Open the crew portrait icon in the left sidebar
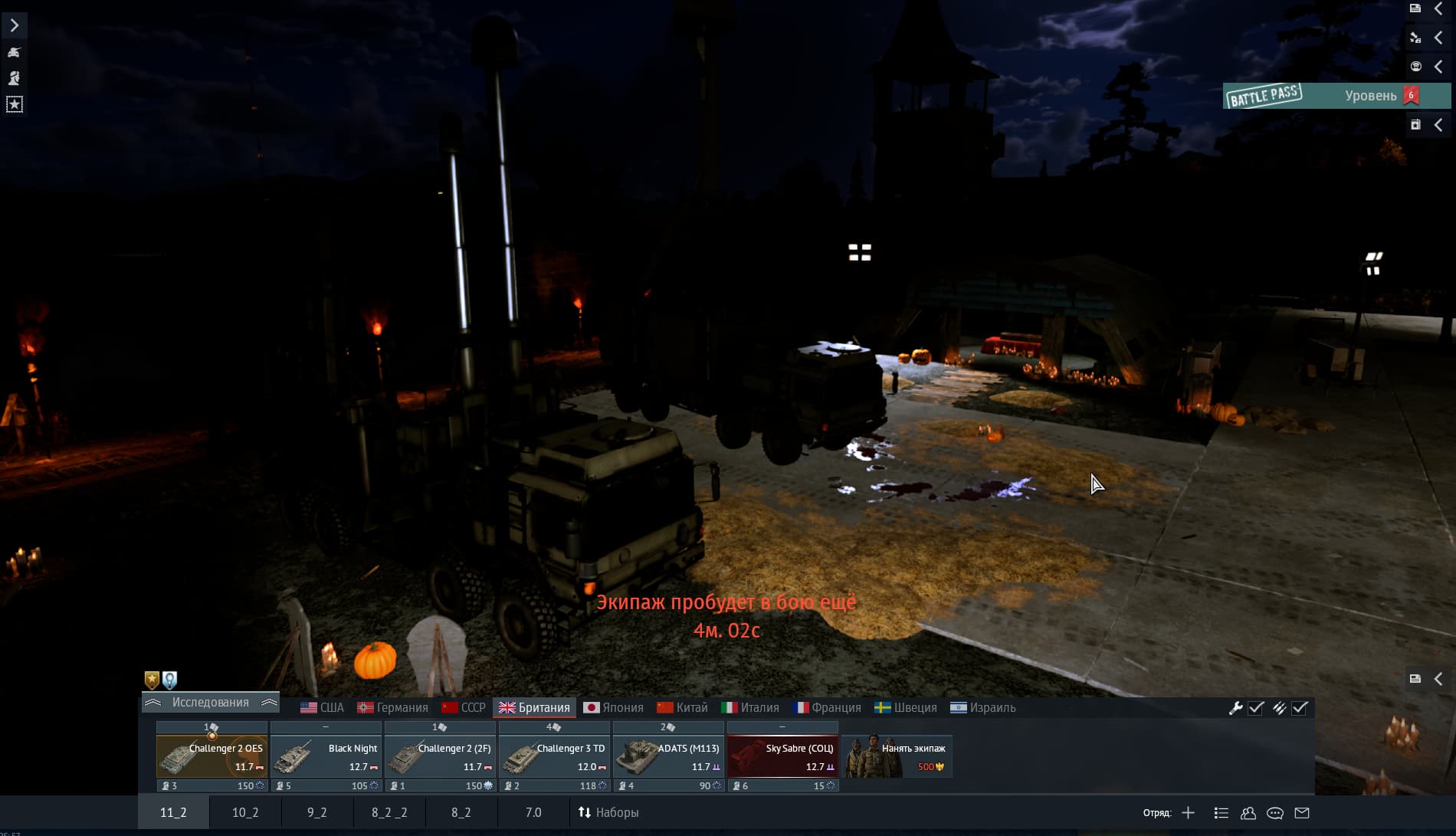The width and height of the screenshot is (1456, 836). tap(15, 77)
